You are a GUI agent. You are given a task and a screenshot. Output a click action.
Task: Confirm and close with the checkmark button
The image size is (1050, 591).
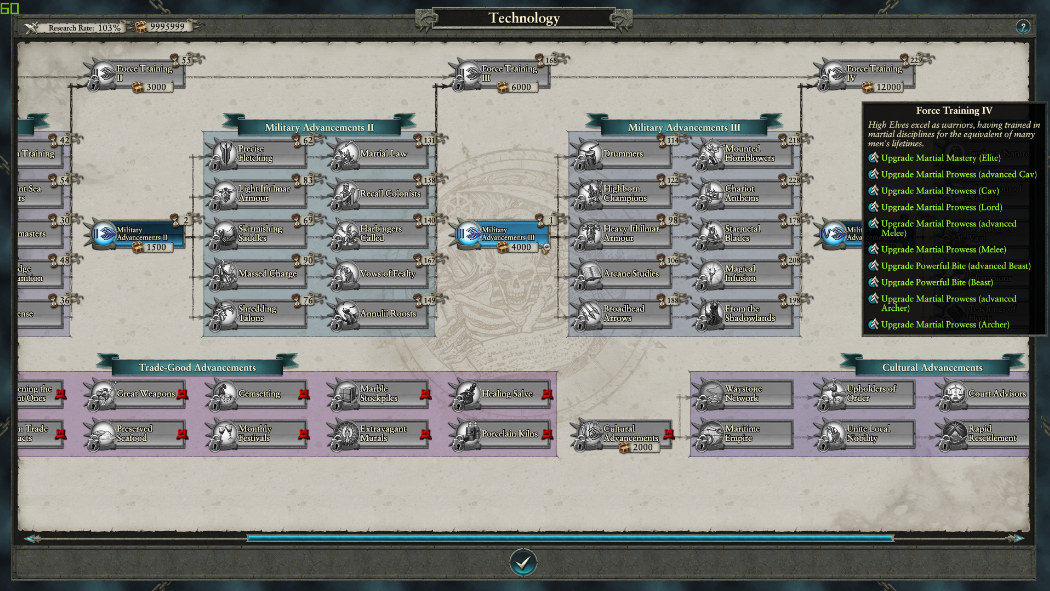[x=523, y=562]
